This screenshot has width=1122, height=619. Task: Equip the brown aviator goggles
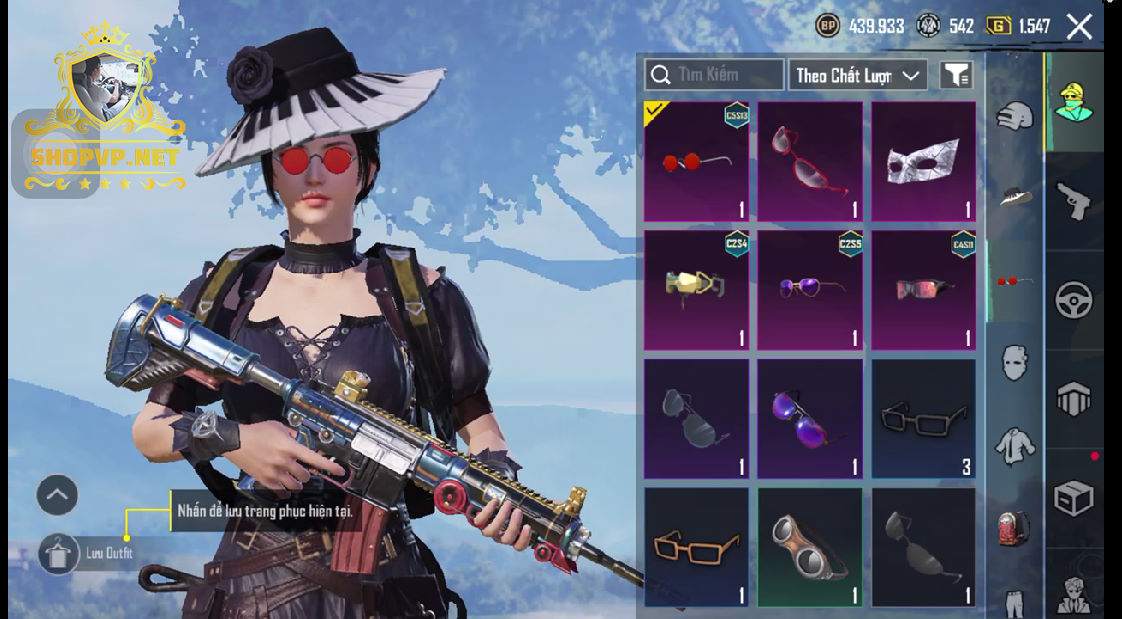tap(809, 547)
